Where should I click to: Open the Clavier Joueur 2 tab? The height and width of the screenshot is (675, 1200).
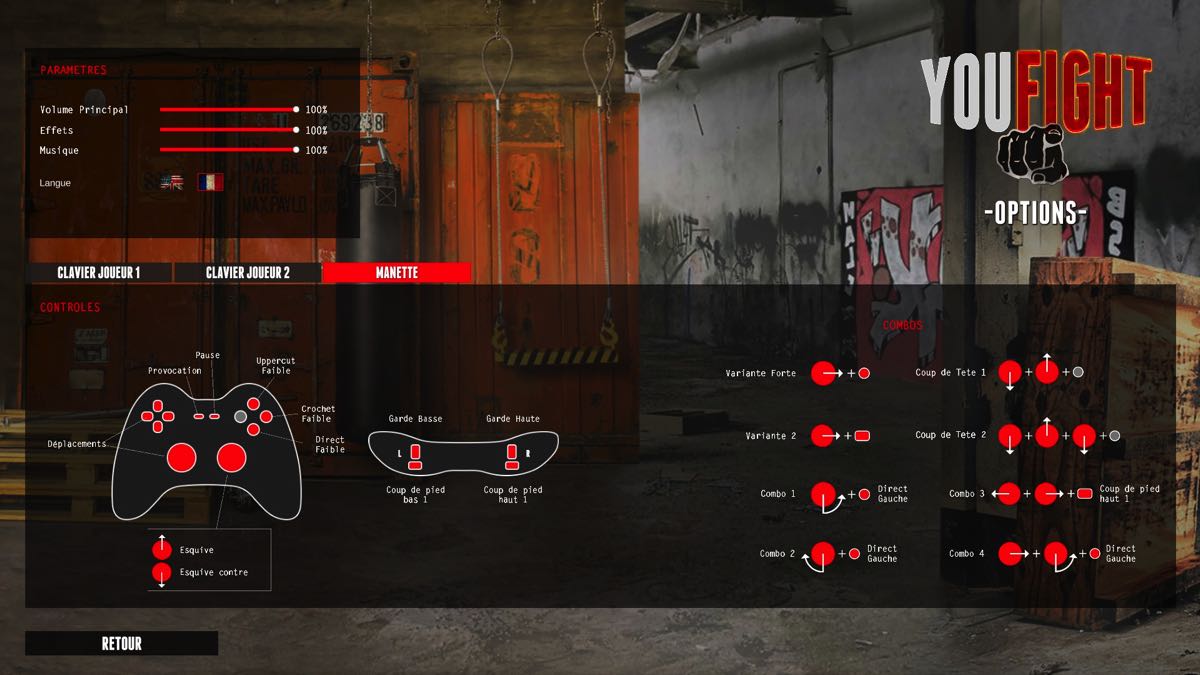pyautogui.click(x=248, y=272)
